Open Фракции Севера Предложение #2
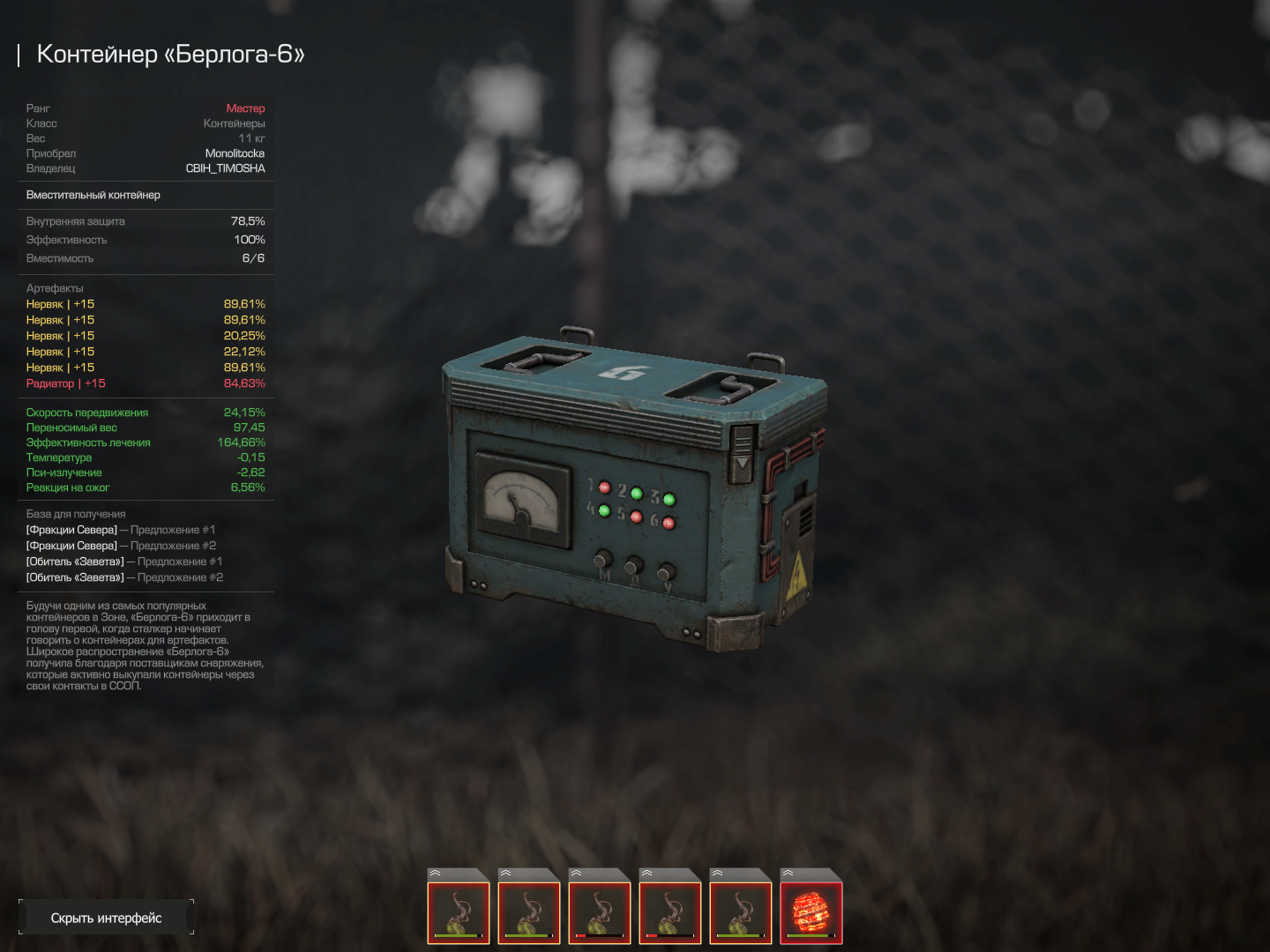The image size is (1270, 952). 121,546
